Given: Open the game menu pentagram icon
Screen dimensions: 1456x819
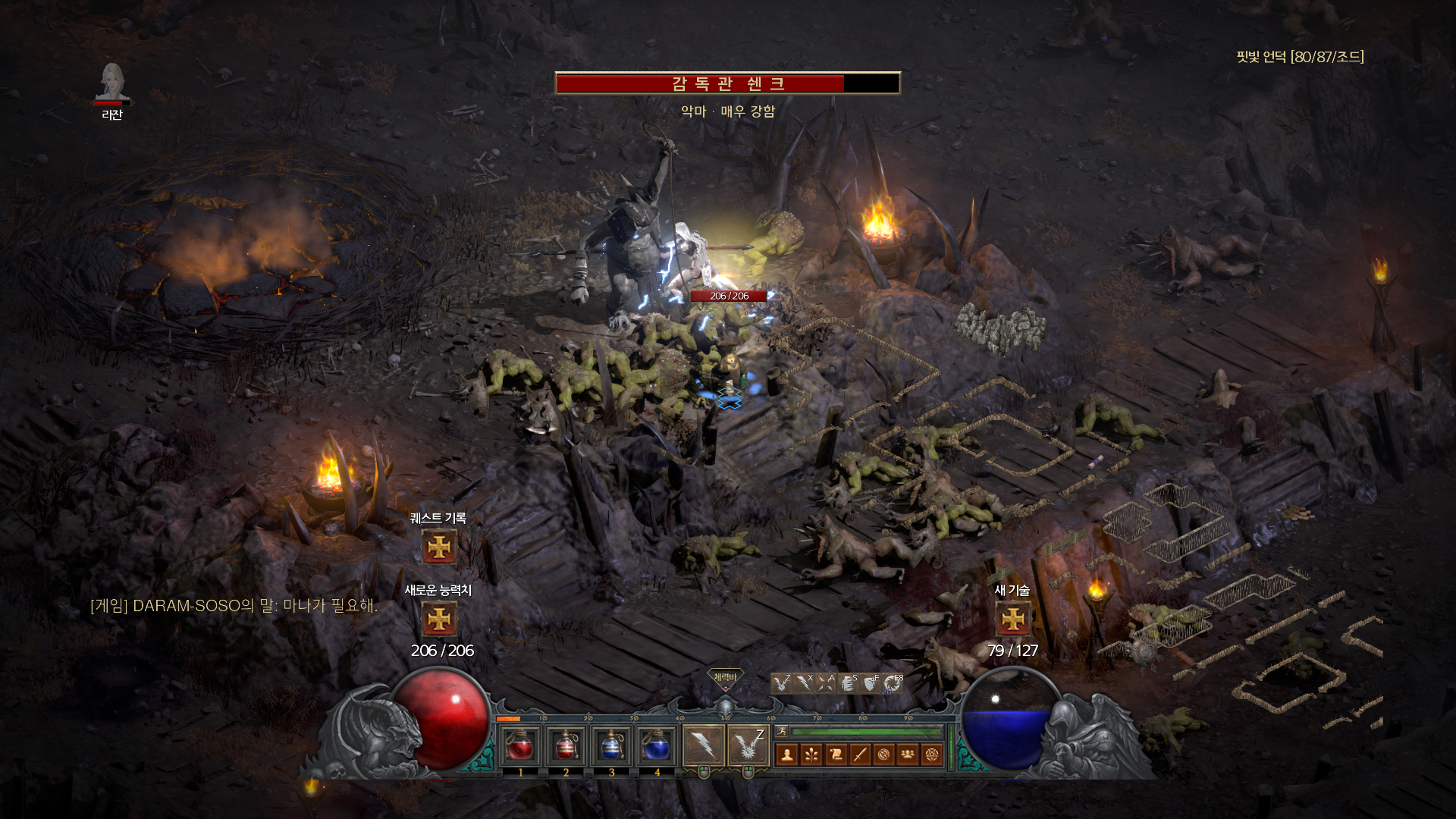Looking at the screenshot, I should [932, 755].
